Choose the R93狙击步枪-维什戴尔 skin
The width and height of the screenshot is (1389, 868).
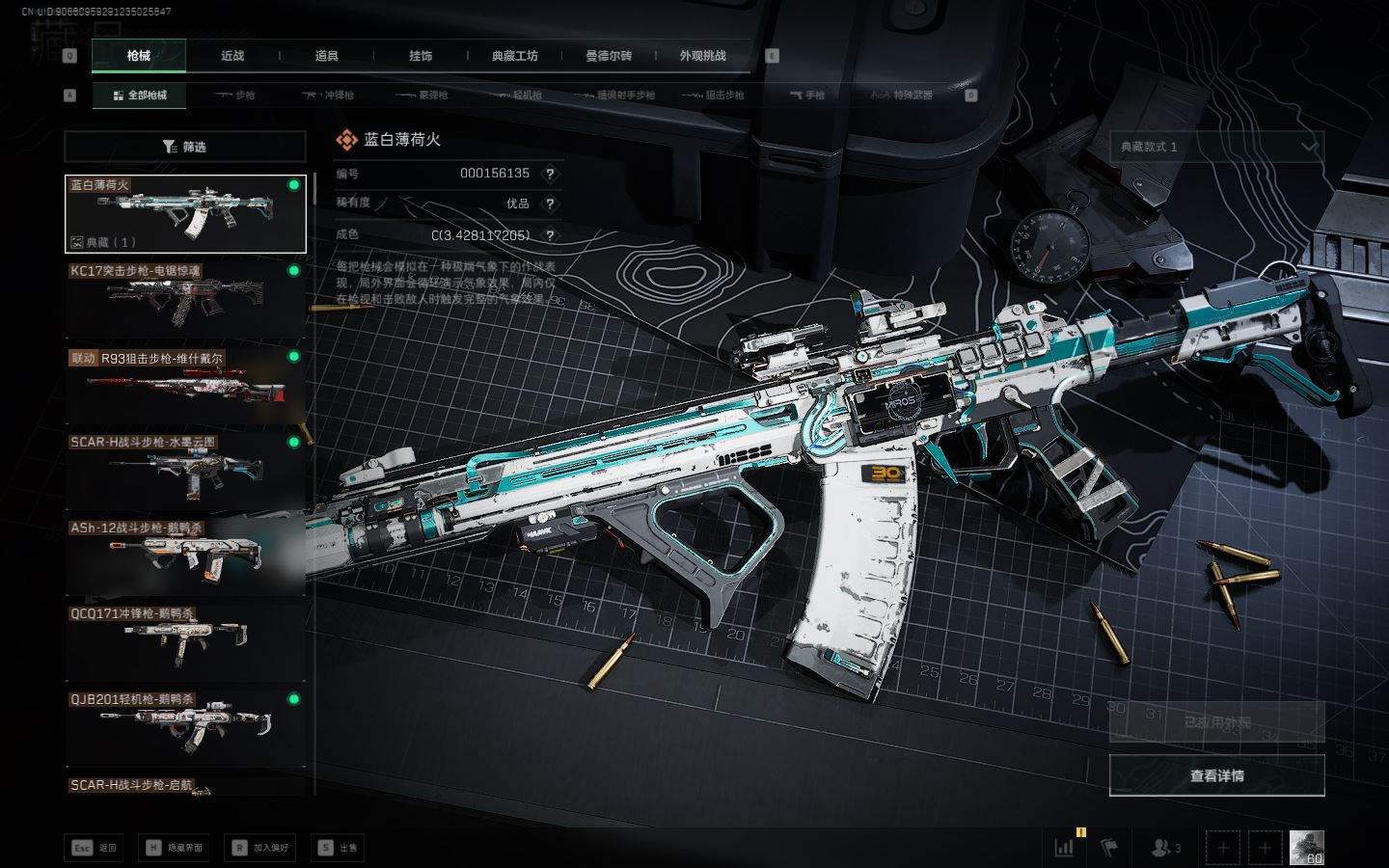185,385
